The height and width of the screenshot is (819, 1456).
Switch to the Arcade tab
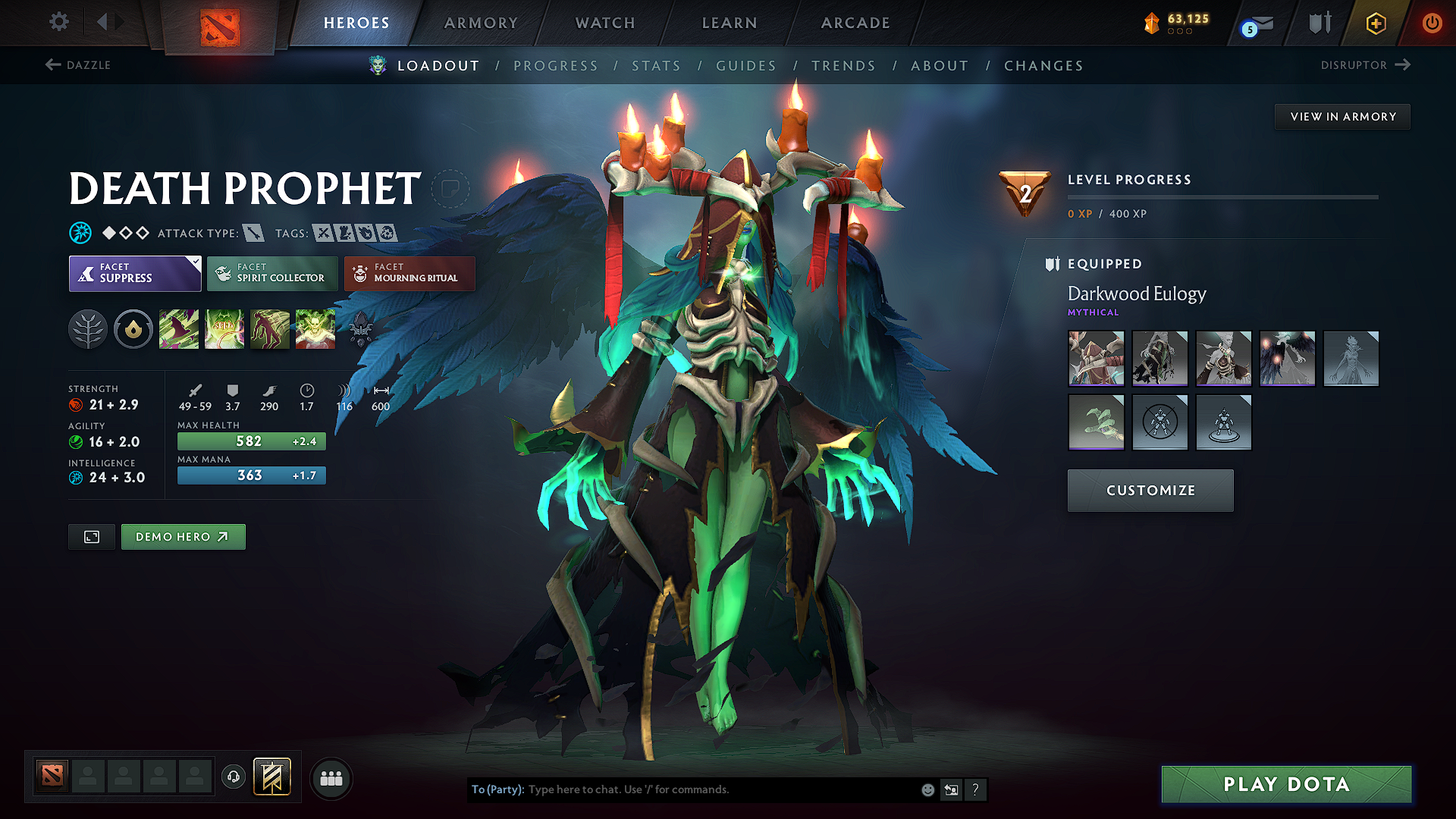pos(855,23)
